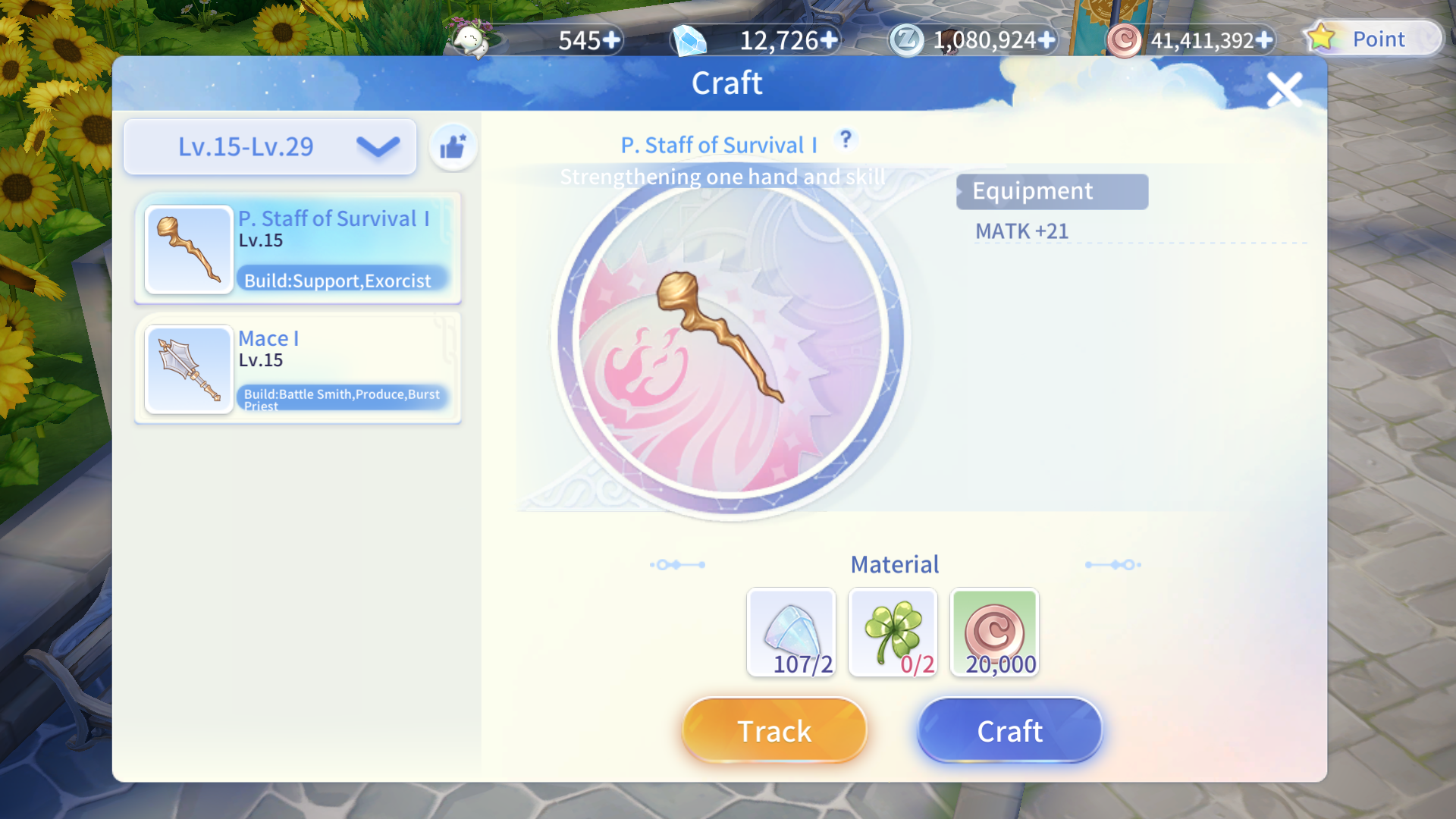Viewport: 1456px width, 819px height.
Task: Select the crystal shard material showing 107/2
Action: pyautogui.click(x=791, y=632)
